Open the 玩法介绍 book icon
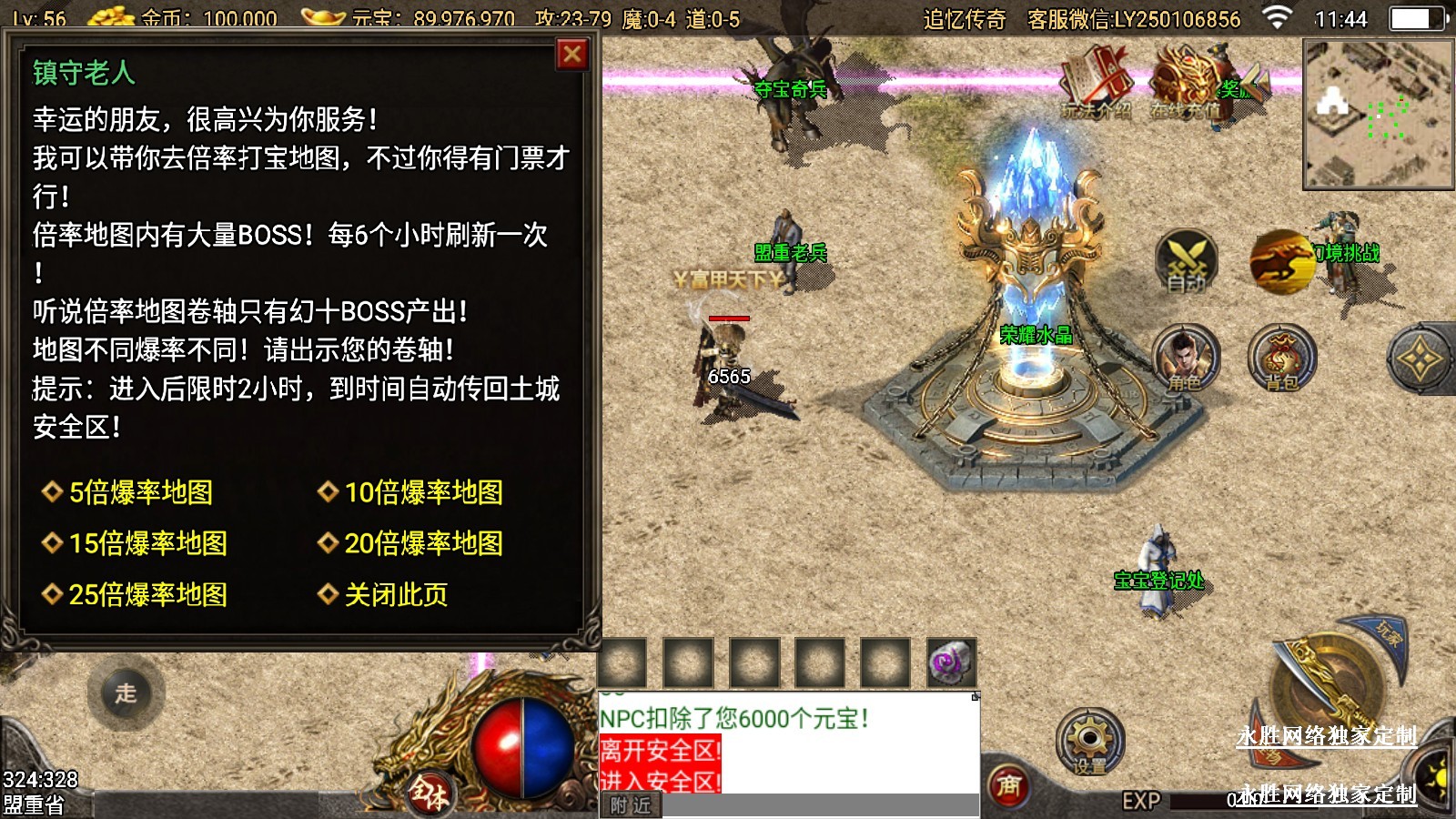Viewport: 1456px width, 819px height. pyautogui.click(x=1096, y=84)
